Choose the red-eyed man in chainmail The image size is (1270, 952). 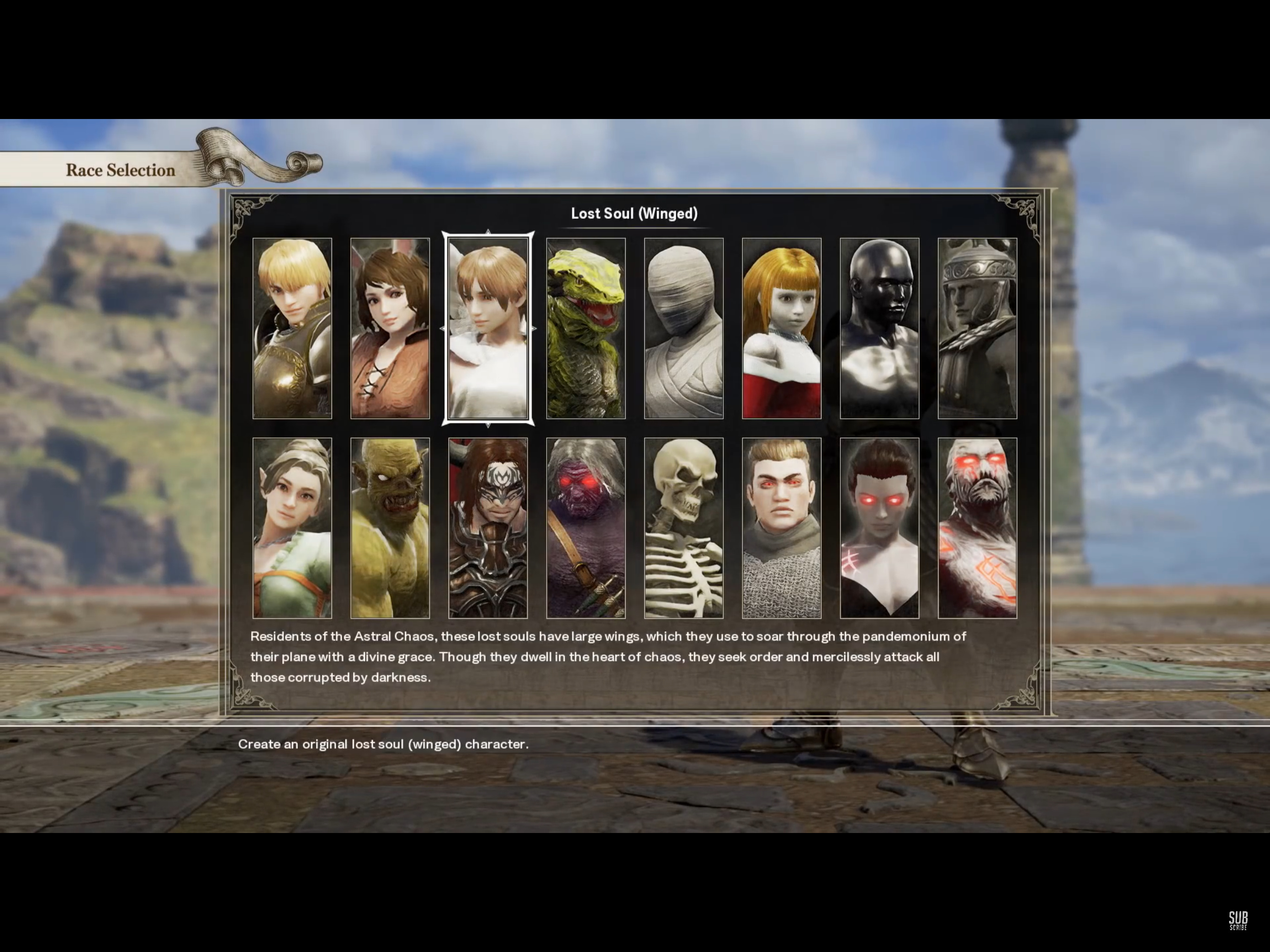coord(781,528)
